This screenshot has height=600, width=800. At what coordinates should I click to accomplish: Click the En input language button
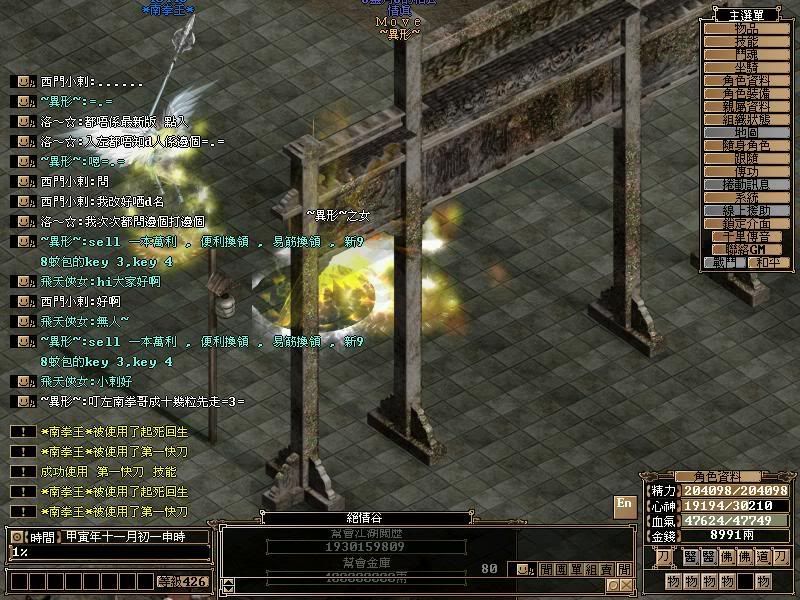coord(625,503)
